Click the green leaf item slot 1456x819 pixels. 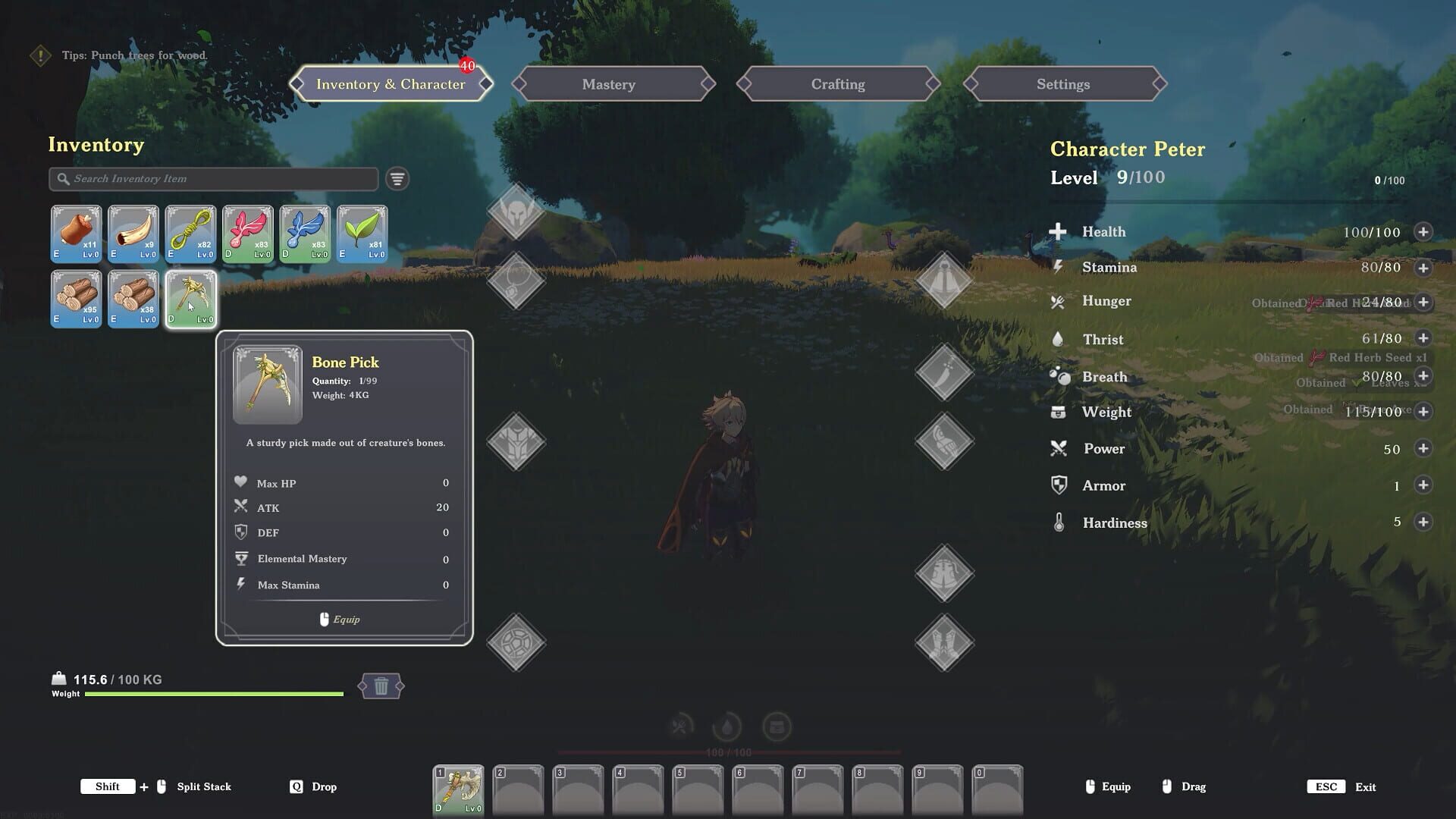tap(362, 233)
